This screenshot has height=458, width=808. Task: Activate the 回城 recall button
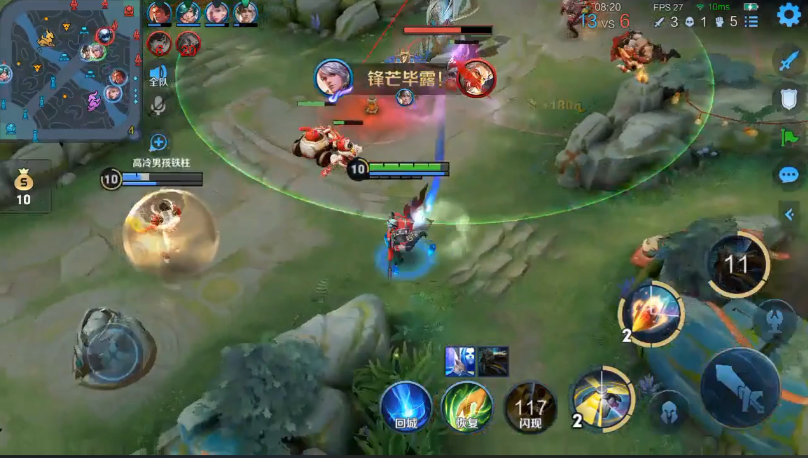click(406, 407)
